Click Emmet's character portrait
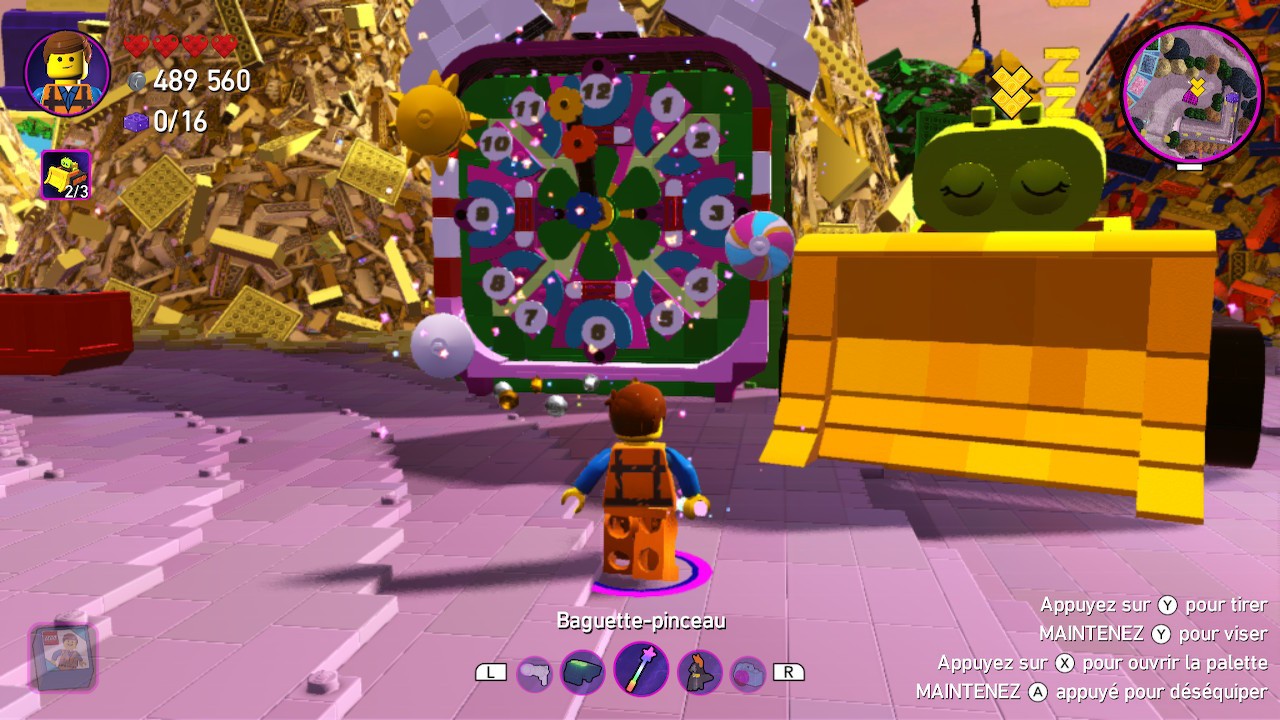 [68, 74]
